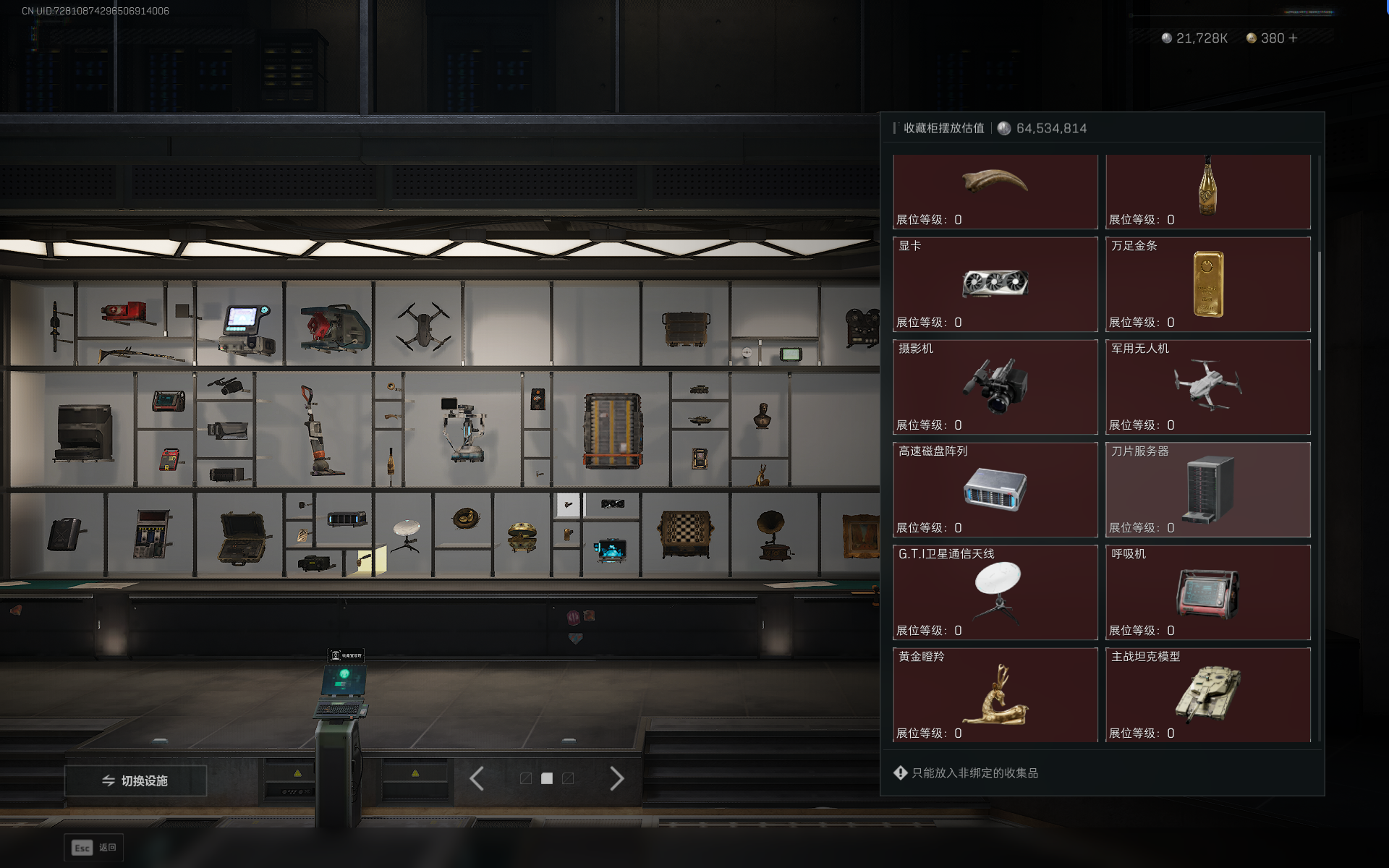Choose the 刀片服务器 blade server item

[x=1208, y=490]
